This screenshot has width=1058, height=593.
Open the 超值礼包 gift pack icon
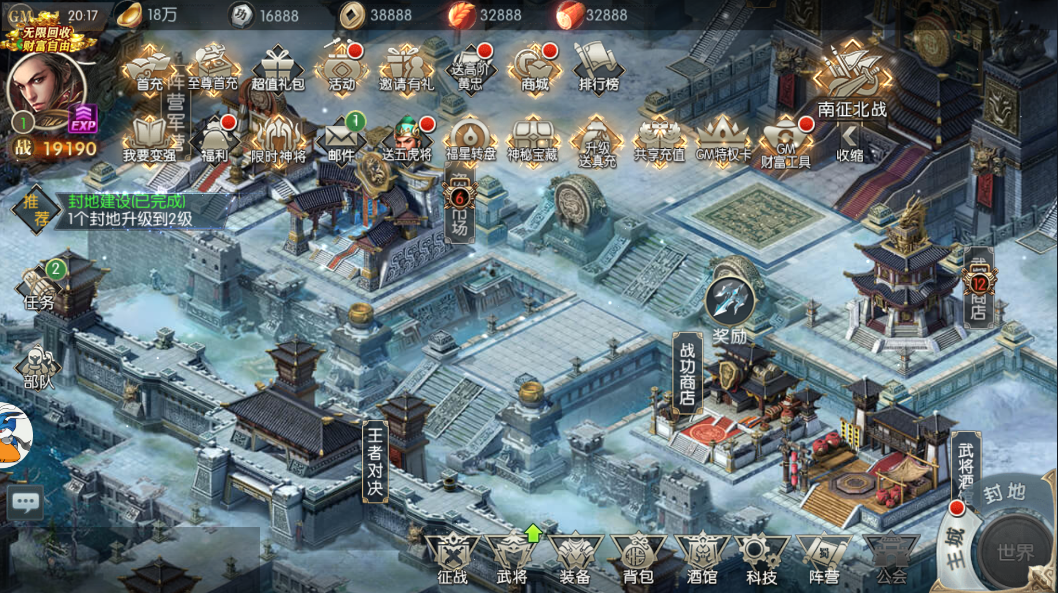(278, 68)
